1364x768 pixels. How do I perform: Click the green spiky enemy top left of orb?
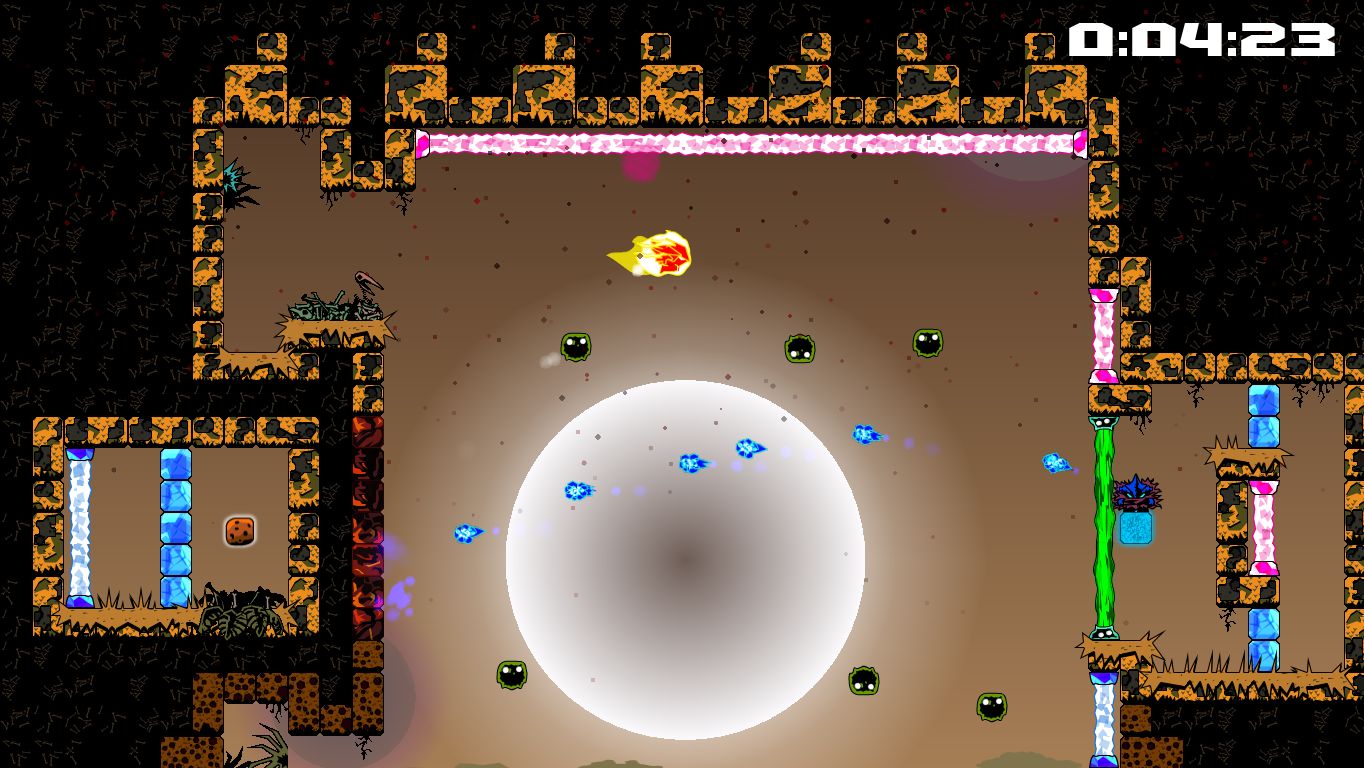(x=575, y=345)
